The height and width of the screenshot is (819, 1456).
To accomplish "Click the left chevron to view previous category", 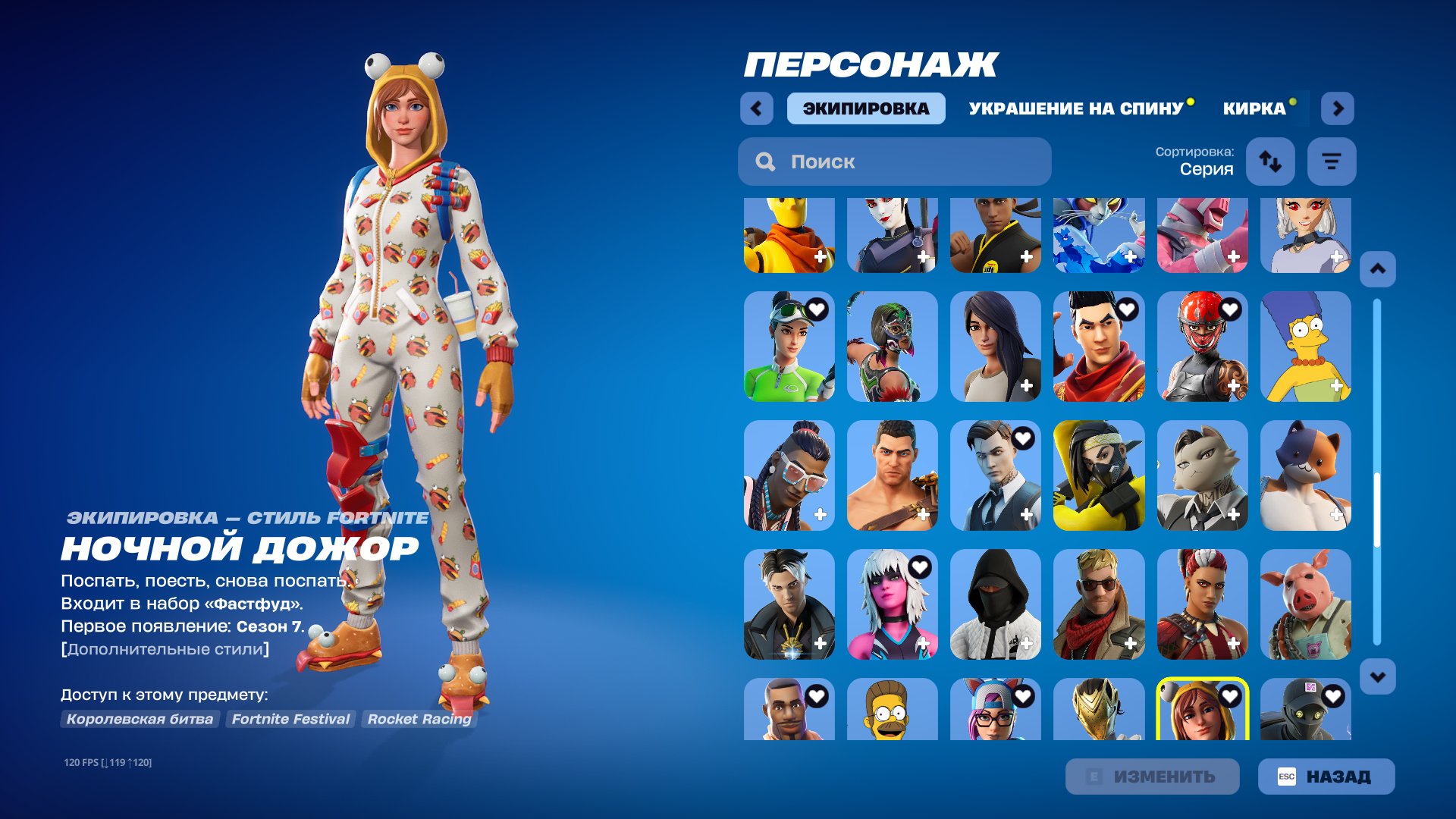I will pos(755,108).
